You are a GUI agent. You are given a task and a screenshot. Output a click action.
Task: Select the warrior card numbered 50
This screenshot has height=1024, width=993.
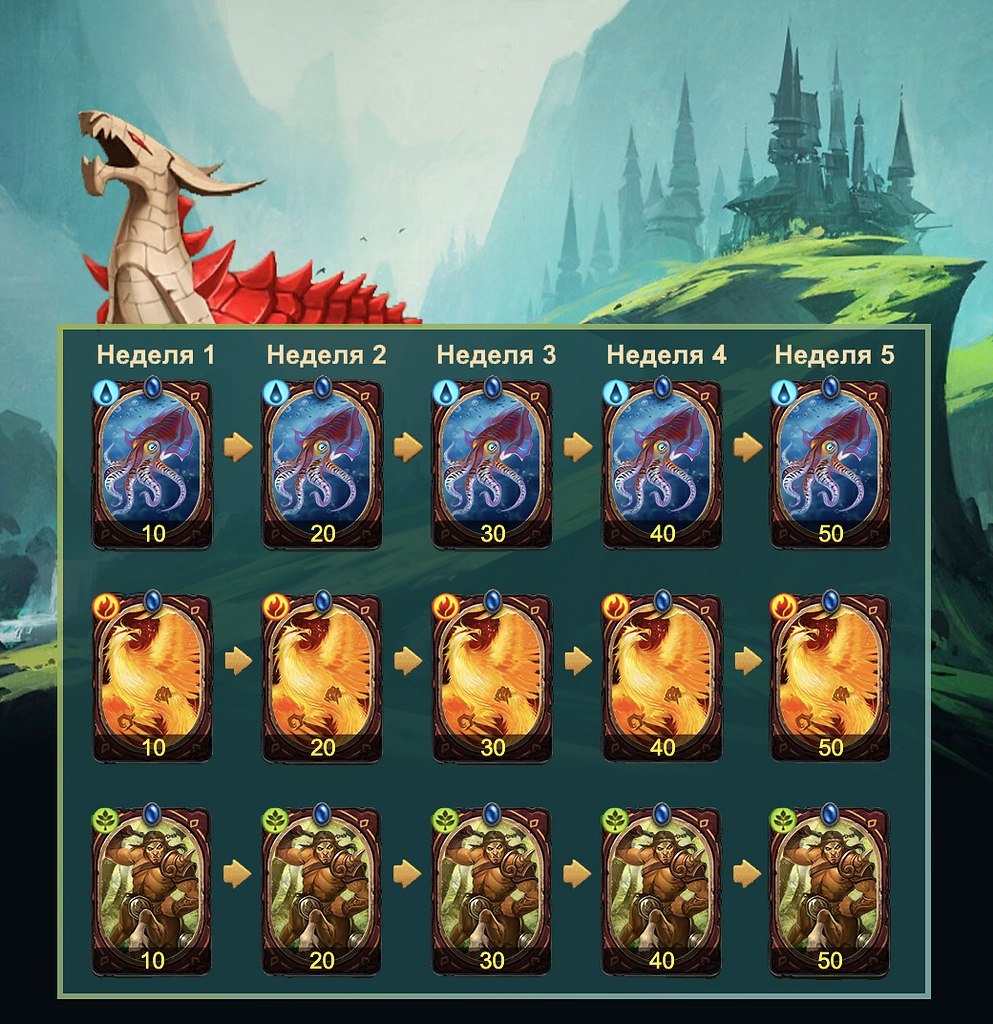click(830, 892)
